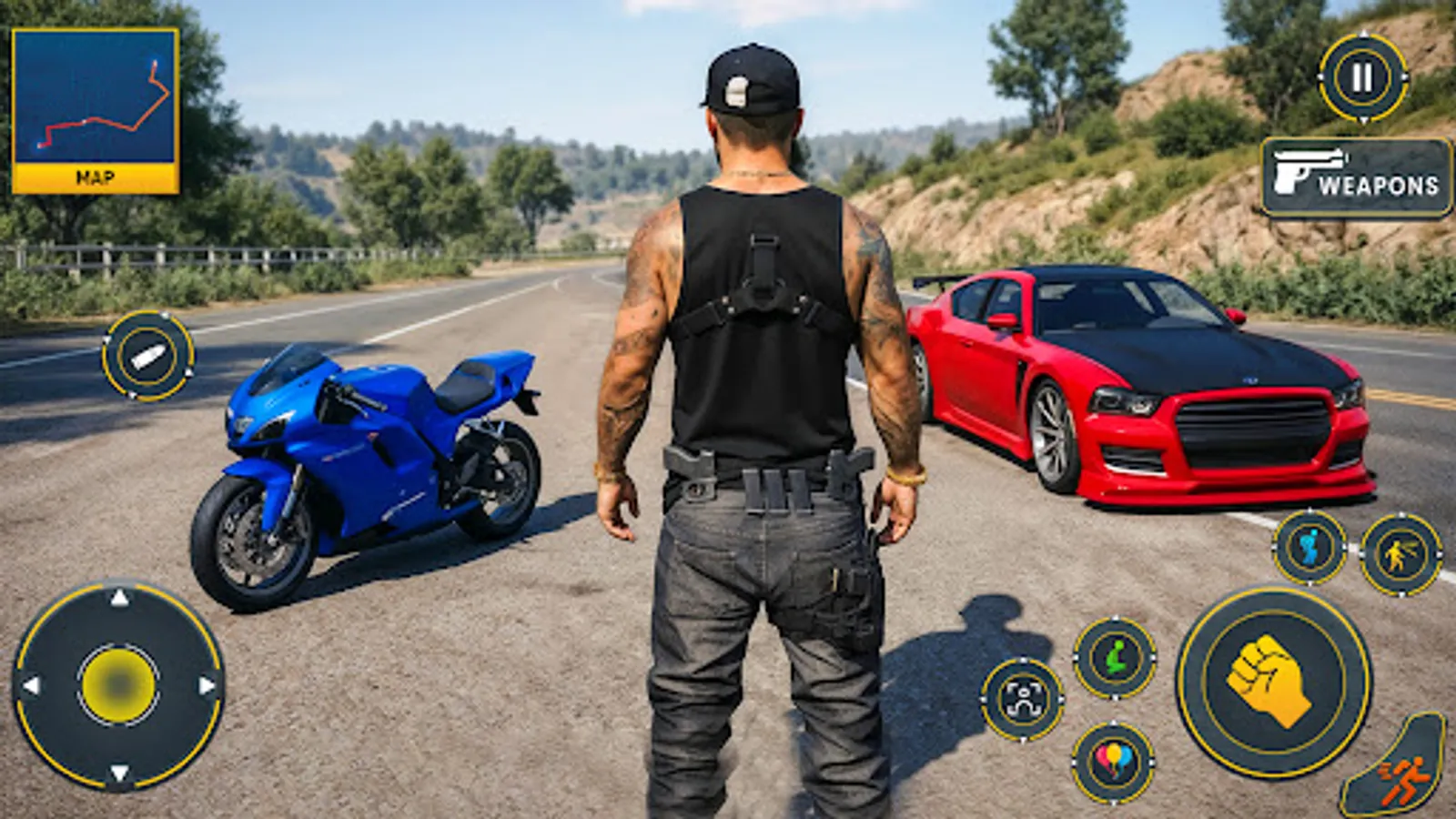This screenshot has width=1456, height=819.
Task: Tap the left arrow on the movement pad
Action: (x=31, y=686)
